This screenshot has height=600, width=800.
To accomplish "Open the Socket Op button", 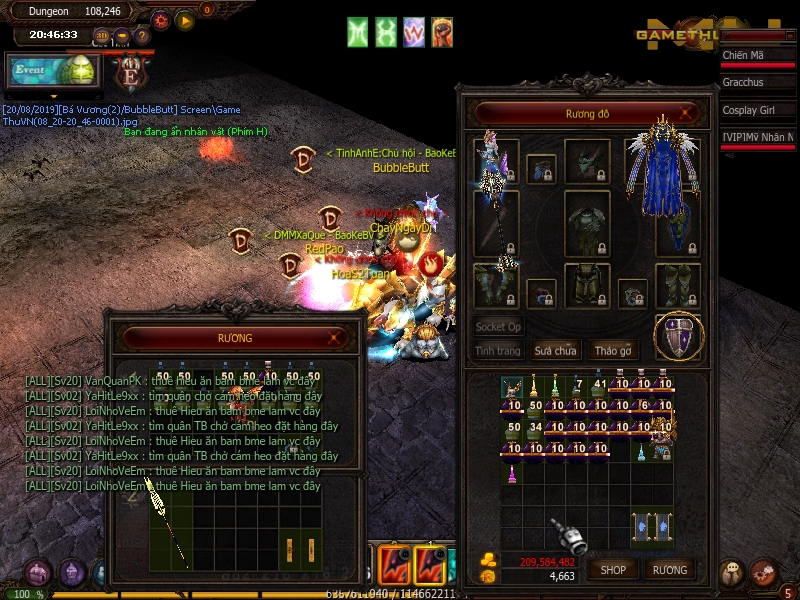I will coord(498,327).
